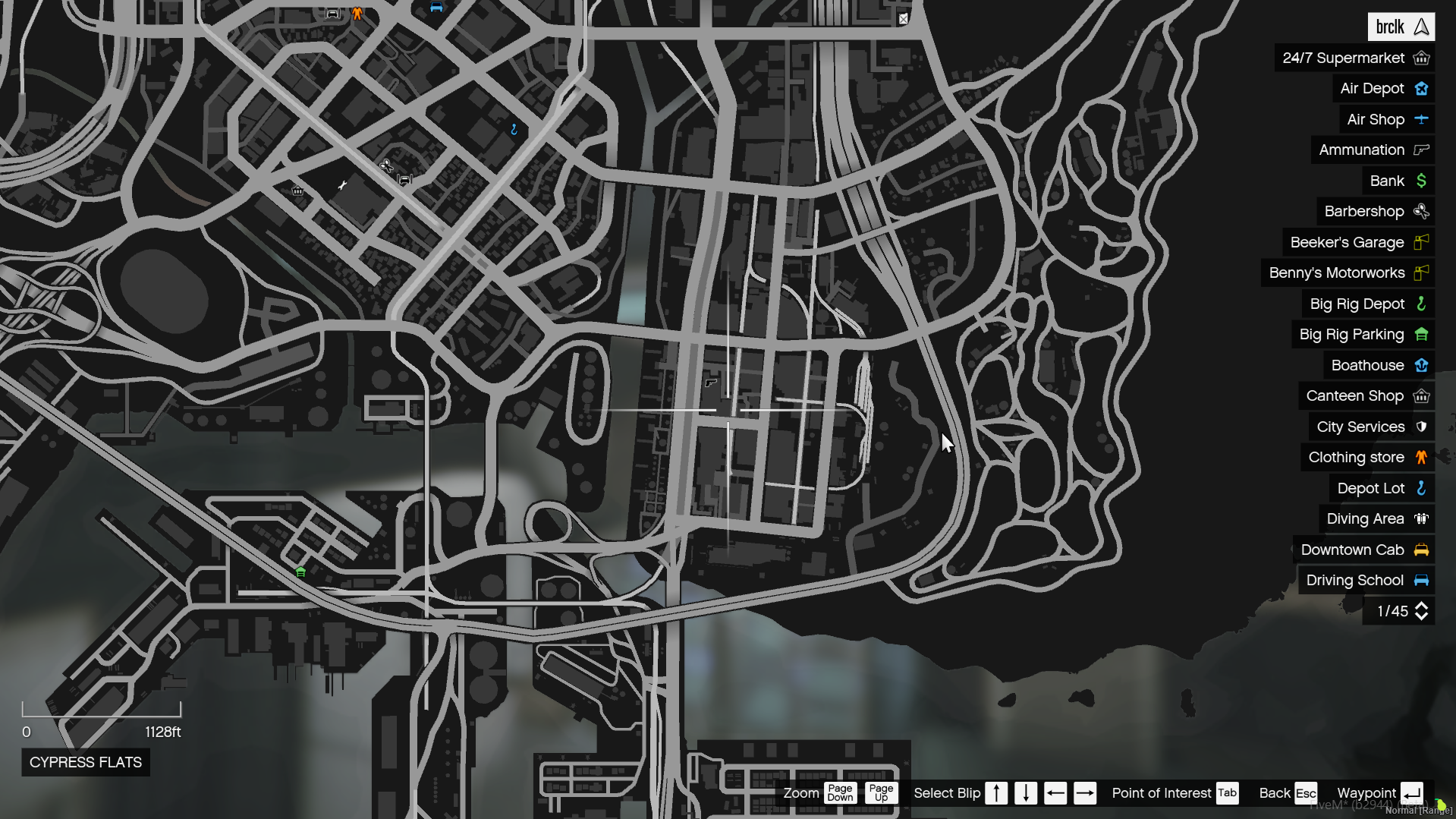
Task: Select the Downtown Cab taxi icon
Action: pyautogui.click(x=1421, y=550)
